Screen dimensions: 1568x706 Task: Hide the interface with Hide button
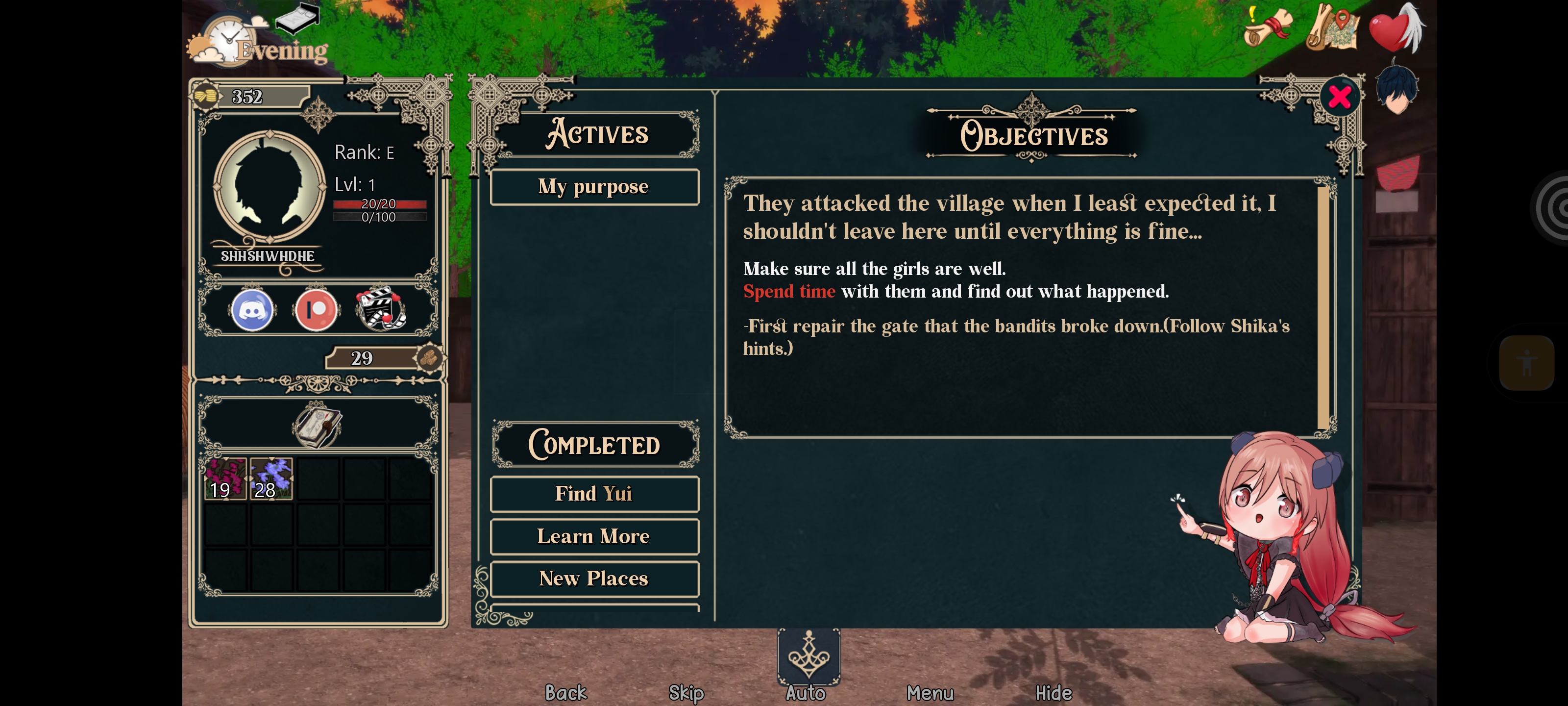click(x=1053, y=693)
